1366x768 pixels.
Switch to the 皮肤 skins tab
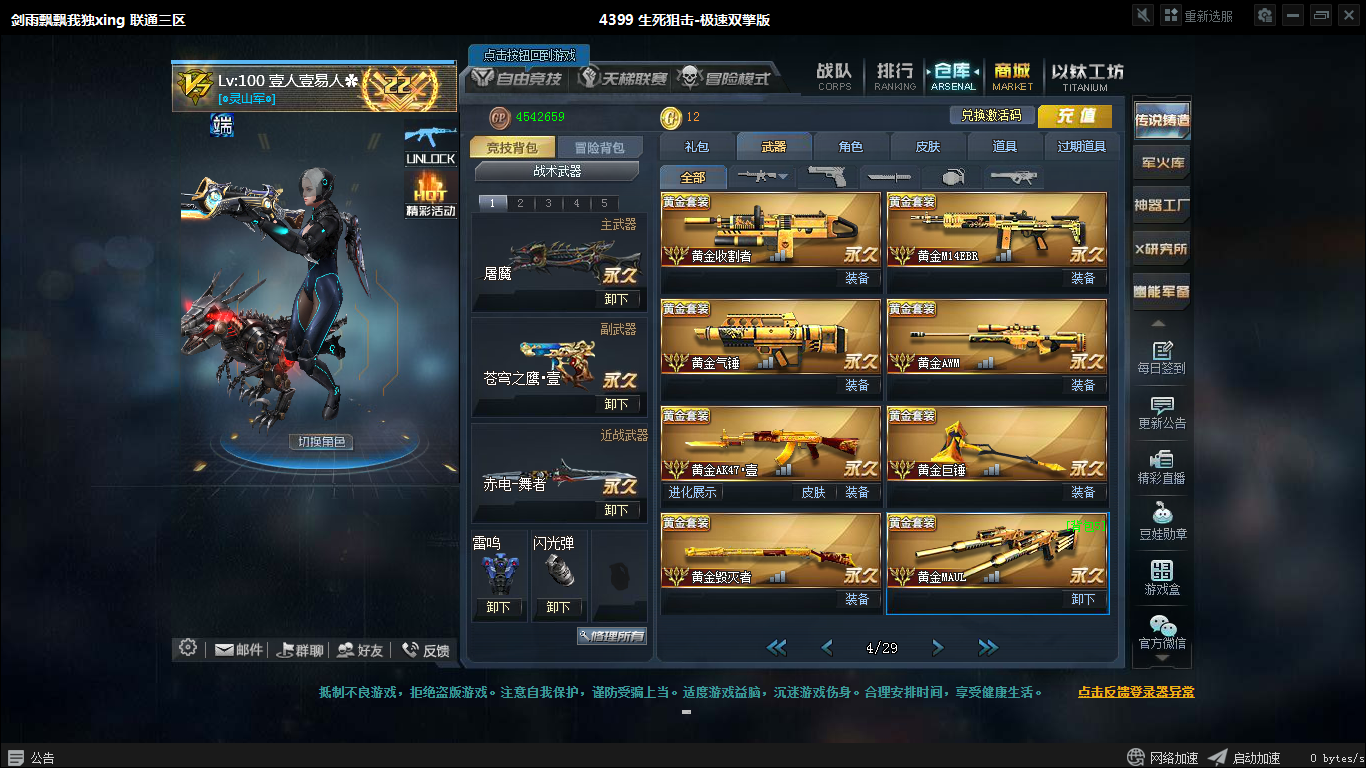(928, 147)
